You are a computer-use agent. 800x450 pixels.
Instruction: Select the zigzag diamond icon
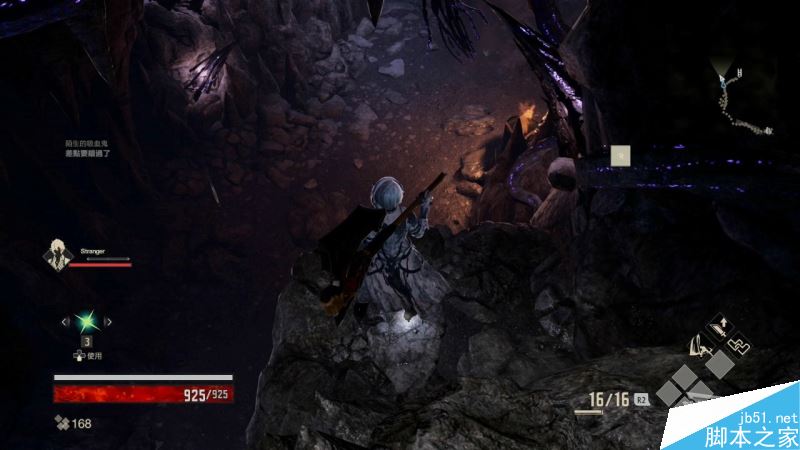click(x=738, y=345)
